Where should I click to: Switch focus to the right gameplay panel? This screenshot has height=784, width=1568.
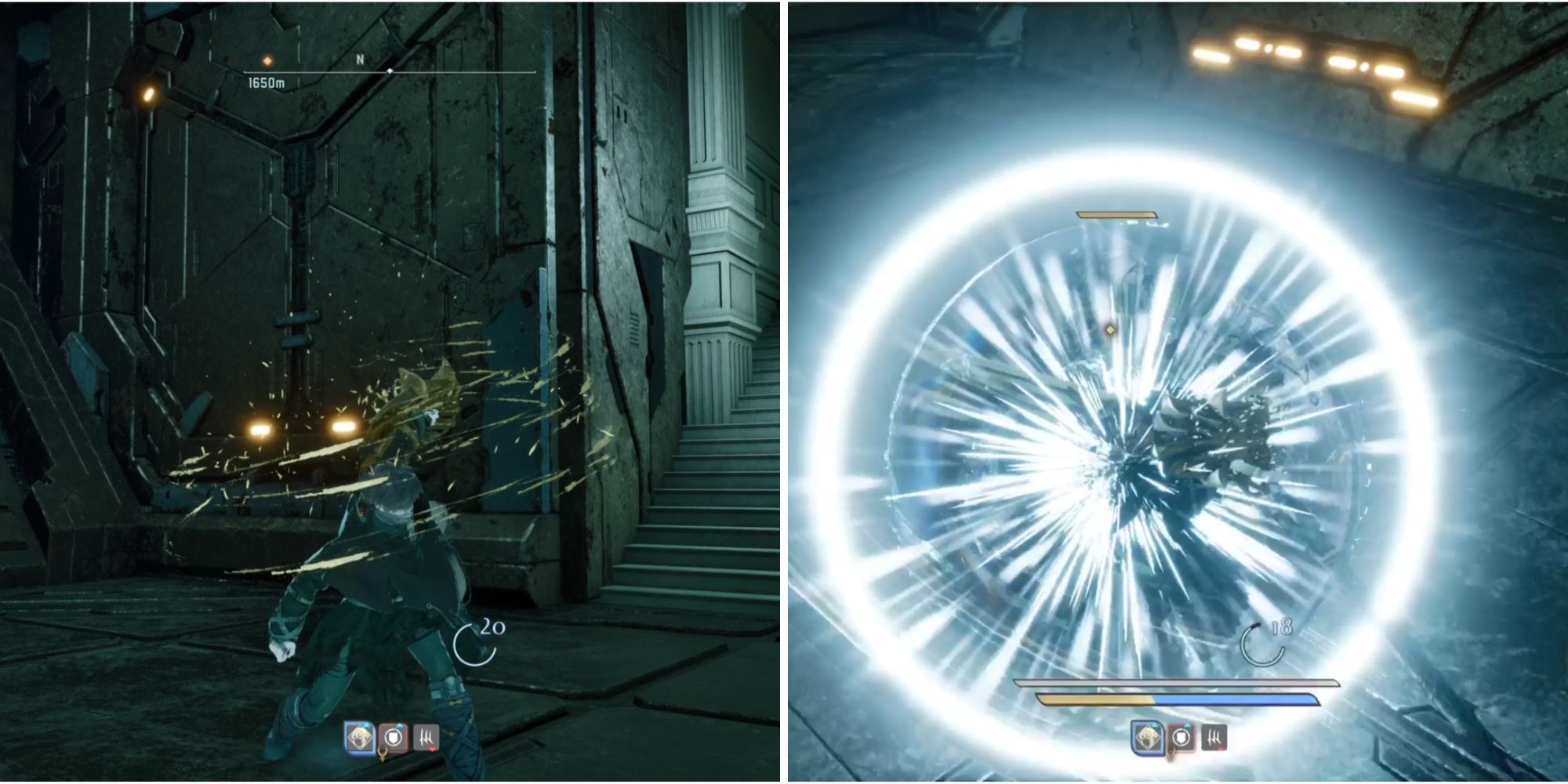click(x=1176, y=392)
